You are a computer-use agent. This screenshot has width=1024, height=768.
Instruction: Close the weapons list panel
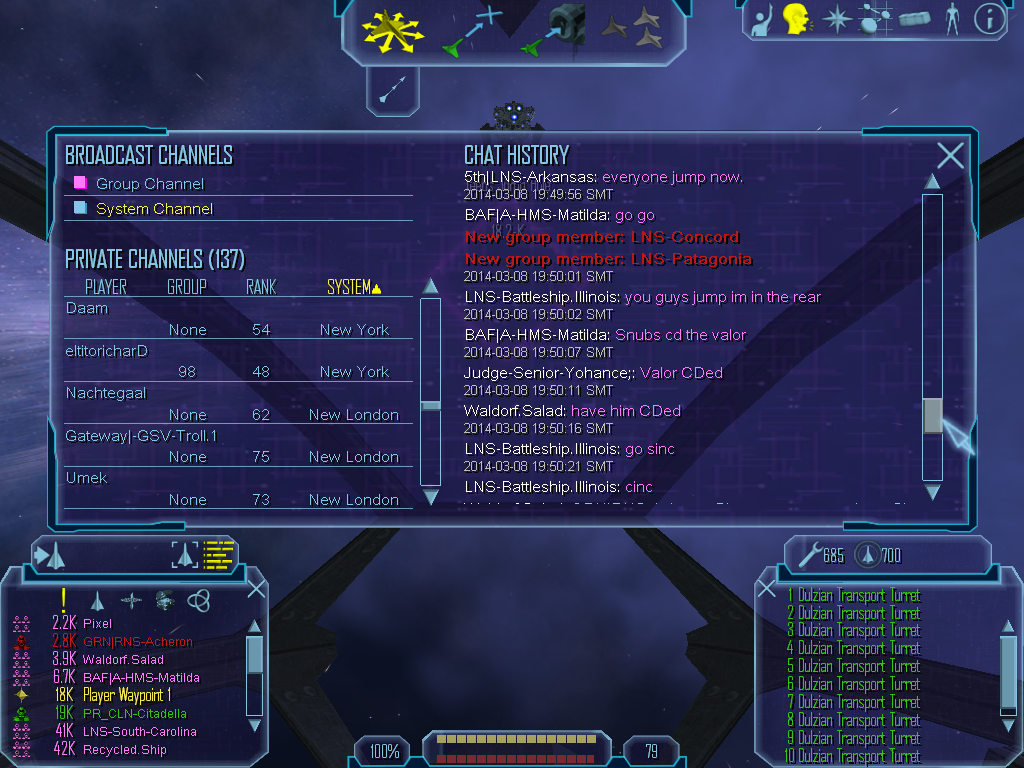pos(767,589)
